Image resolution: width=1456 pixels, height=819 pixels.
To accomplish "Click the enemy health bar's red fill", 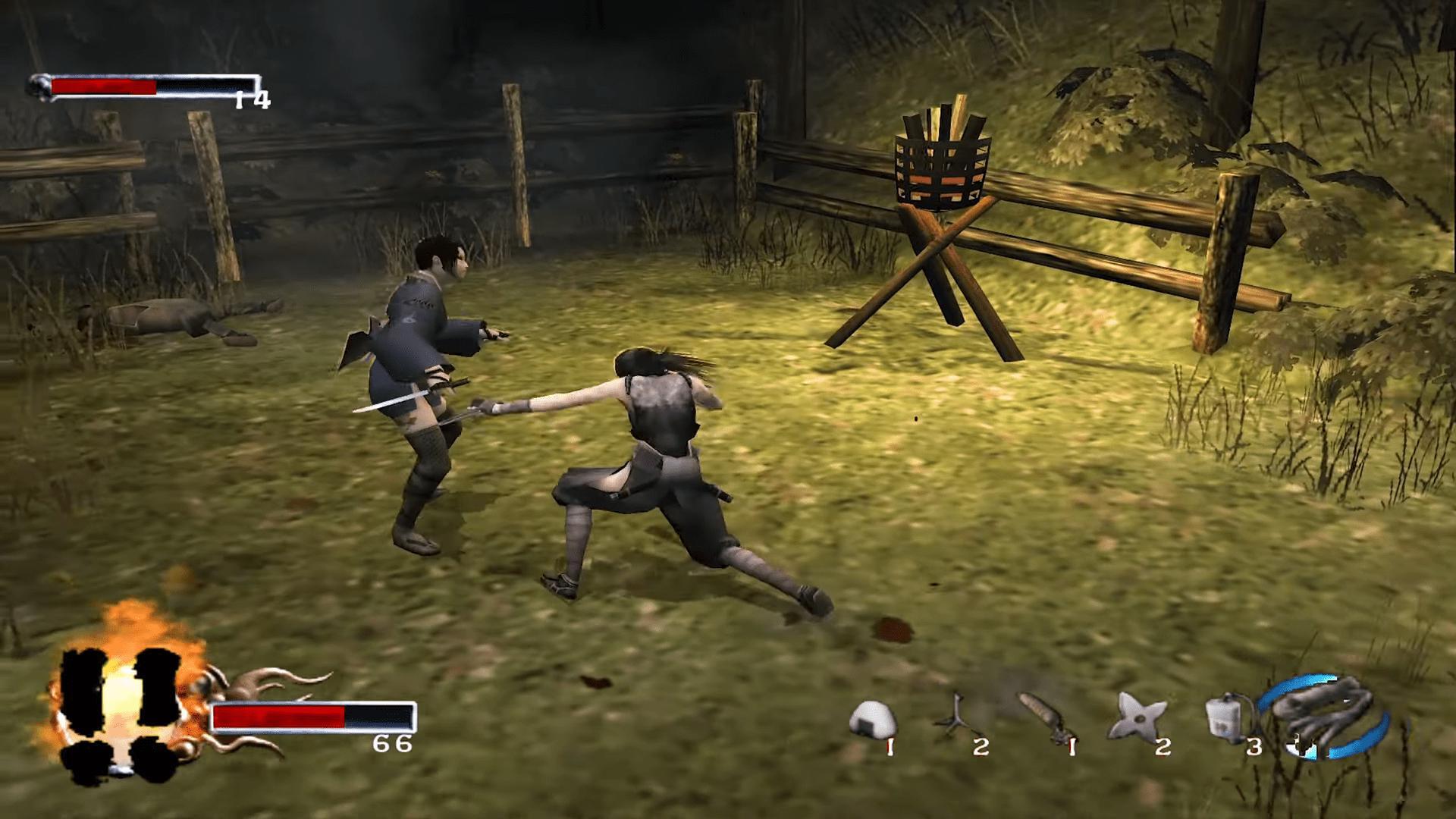I will tap(102, 86).
